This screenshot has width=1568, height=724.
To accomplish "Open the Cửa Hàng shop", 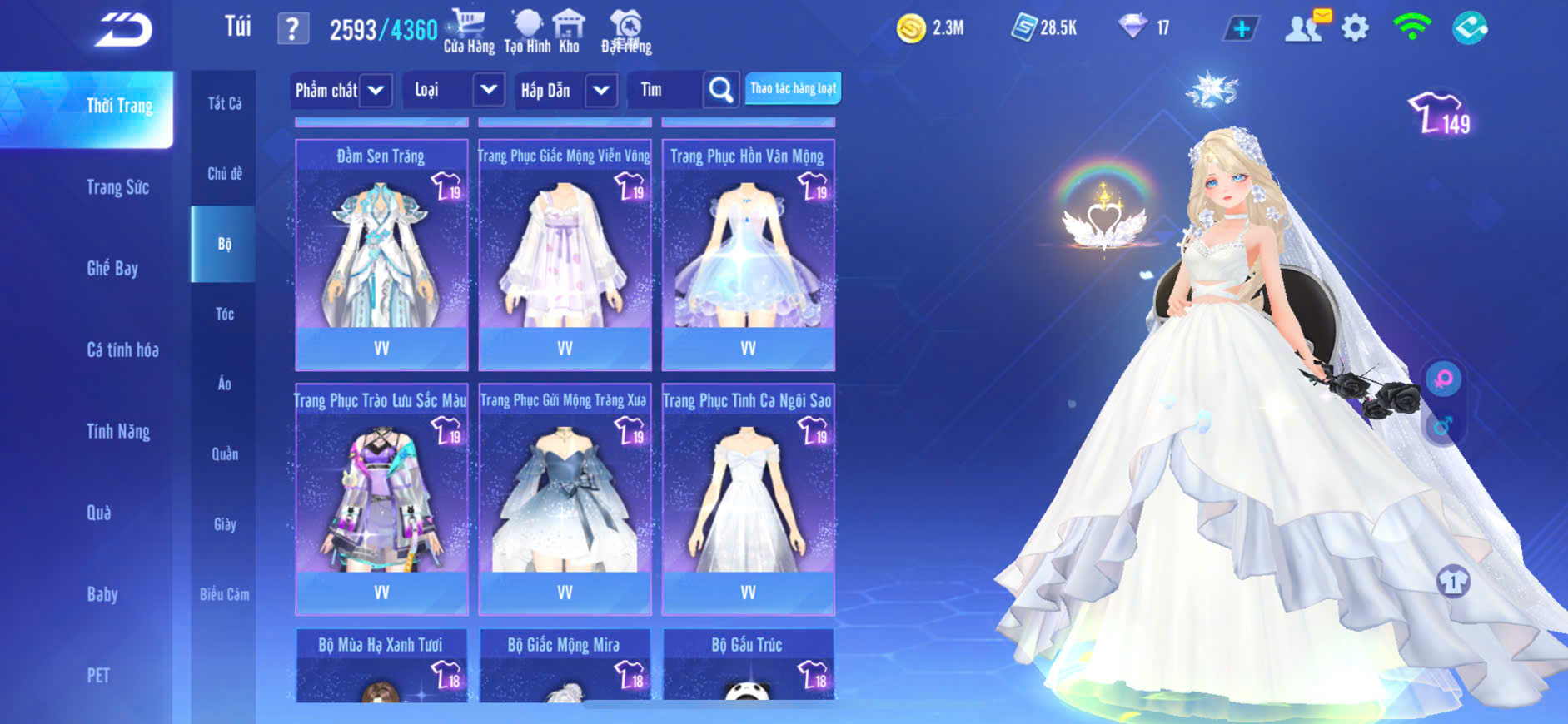I will click(x=469, y=31).
